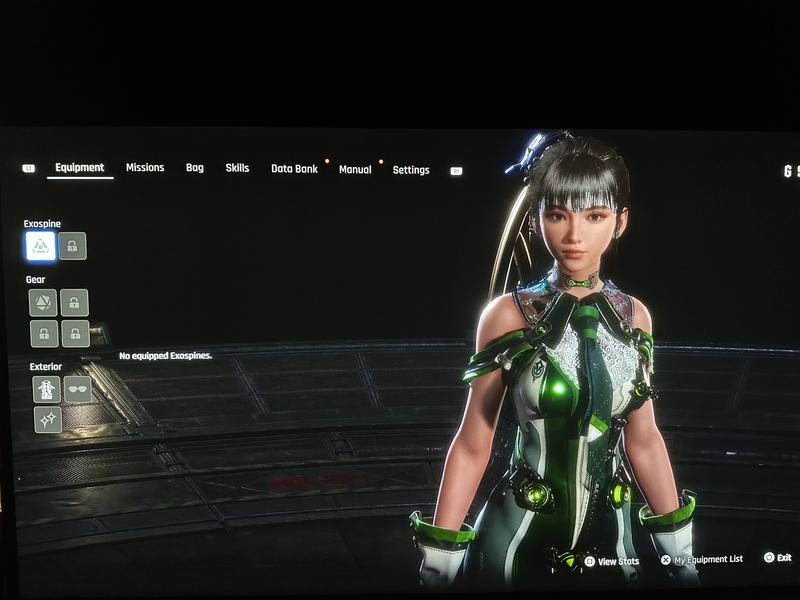The height and width of the screenshot is (600, 800).
Task: Open the Manual tab
Action: coord(355,170)
